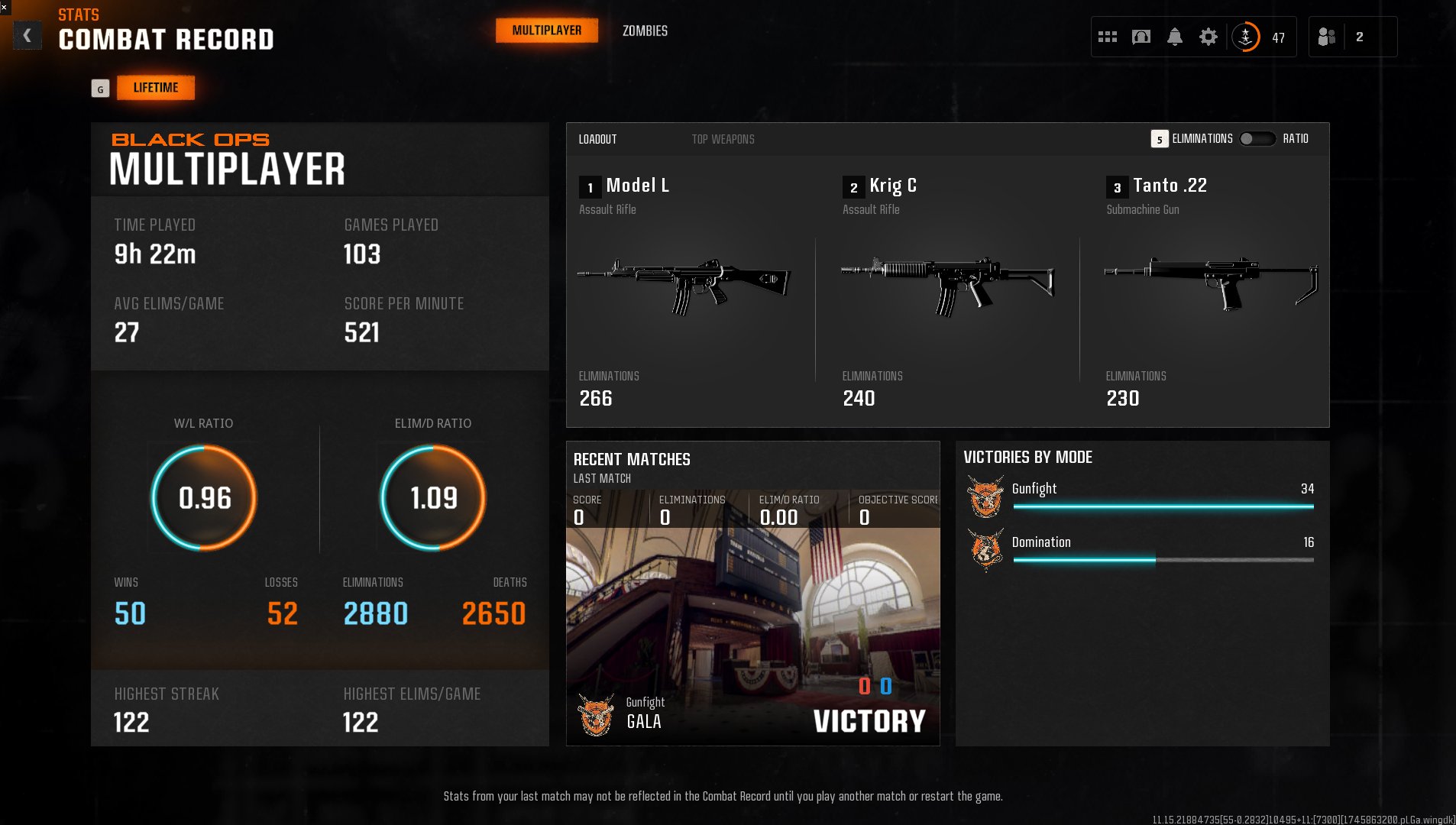This screenshot has height=825, width=1456.
Task: Select the Krig C weapon card
Action: (947, 290)
